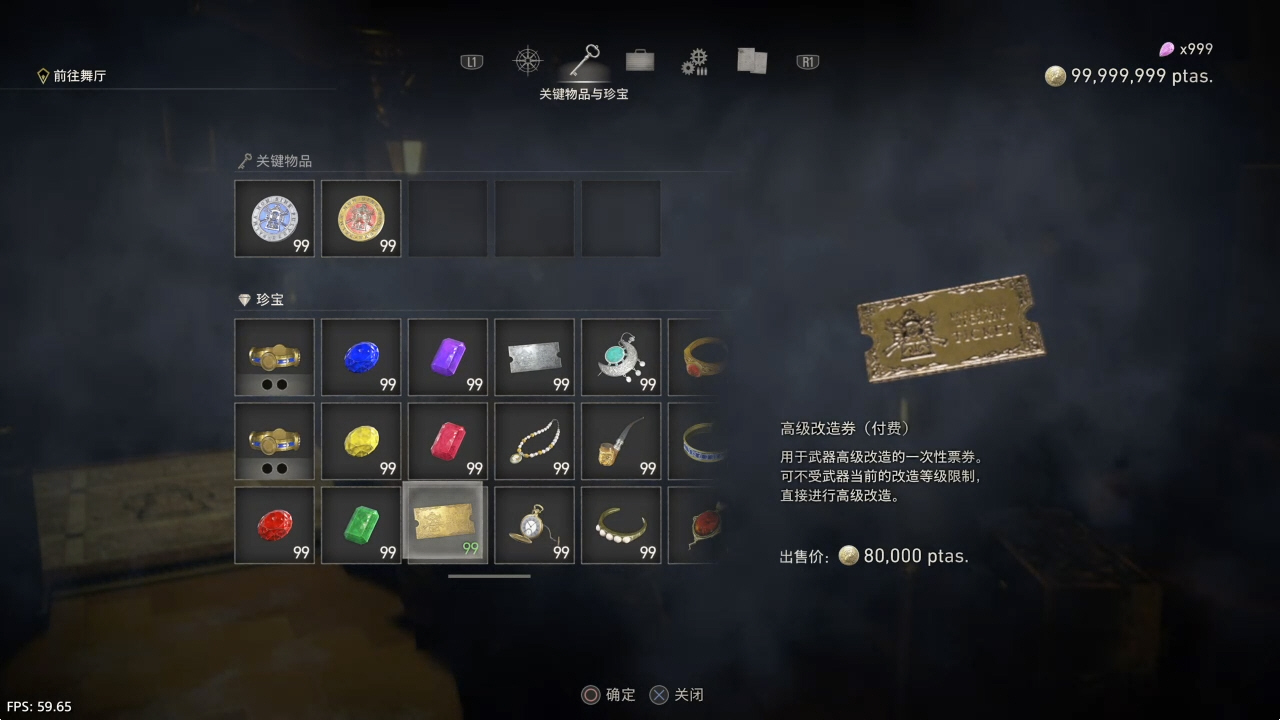Viewport: 1280px width, 720px height.
Task: Open the documents files tab
Action: pos(751,61)
